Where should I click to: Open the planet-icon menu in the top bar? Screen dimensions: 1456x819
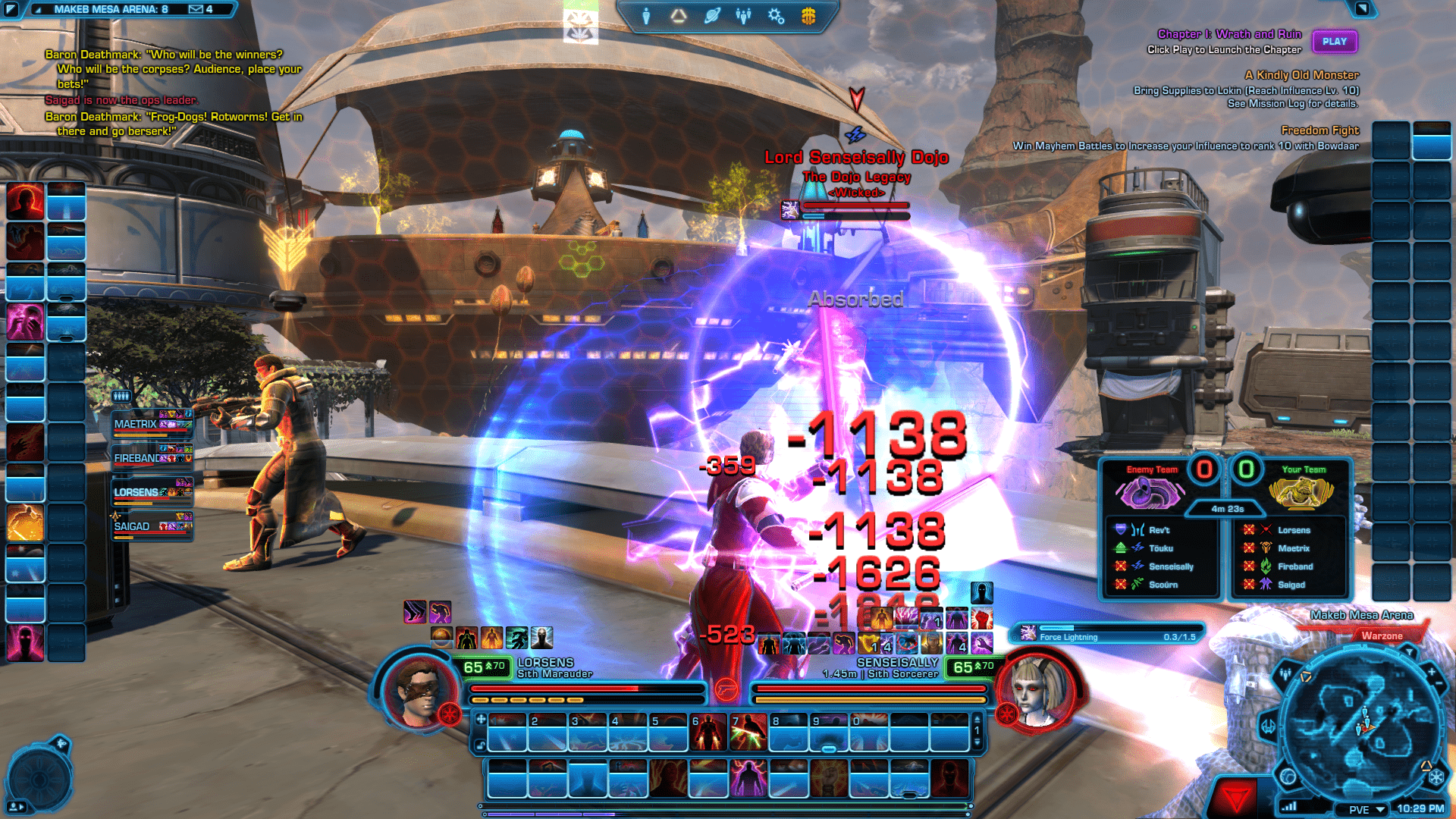(x=711, y=16)
